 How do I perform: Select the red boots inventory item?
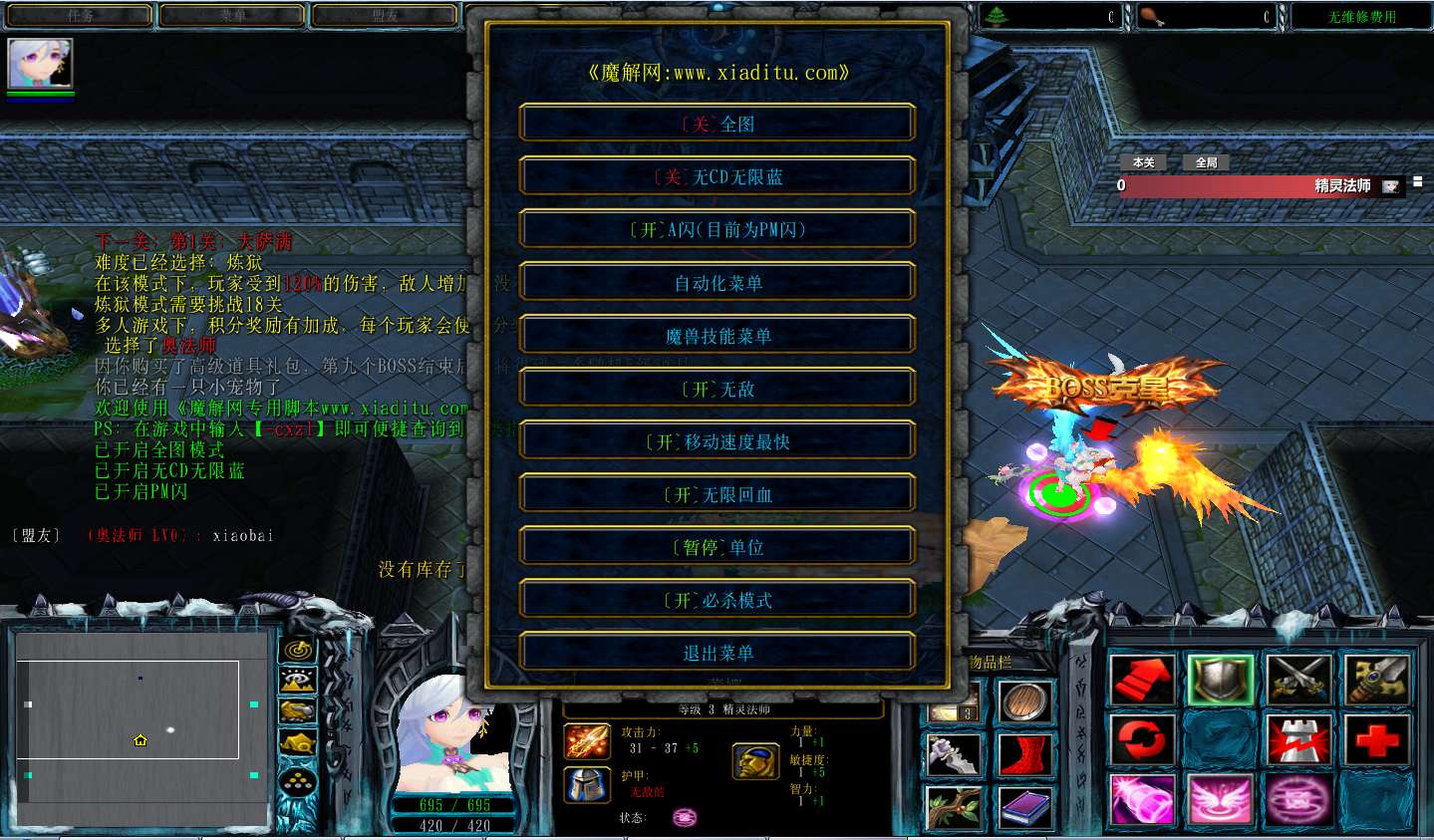1024,754
